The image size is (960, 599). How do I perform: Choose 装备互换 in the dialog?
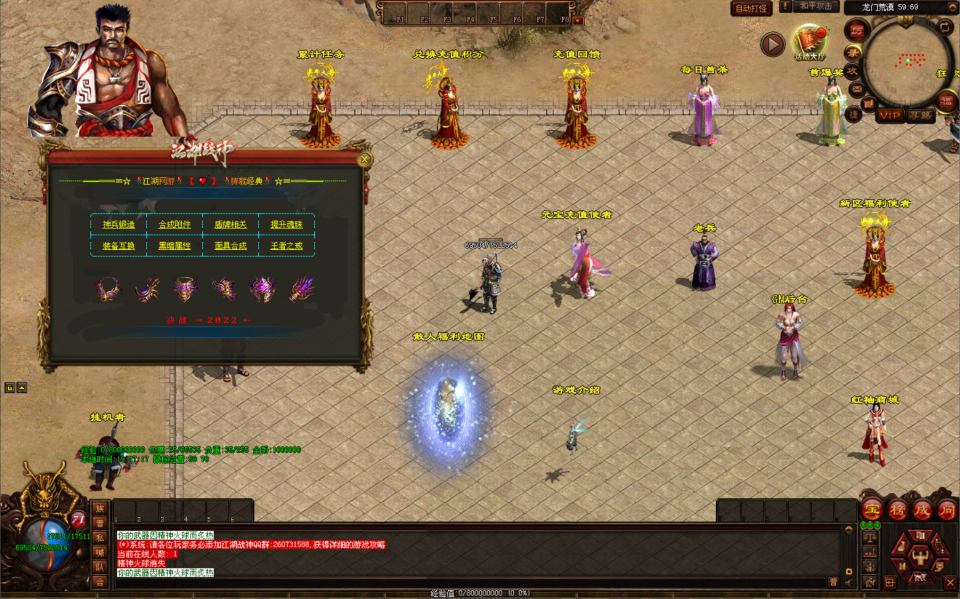point(119,244)
